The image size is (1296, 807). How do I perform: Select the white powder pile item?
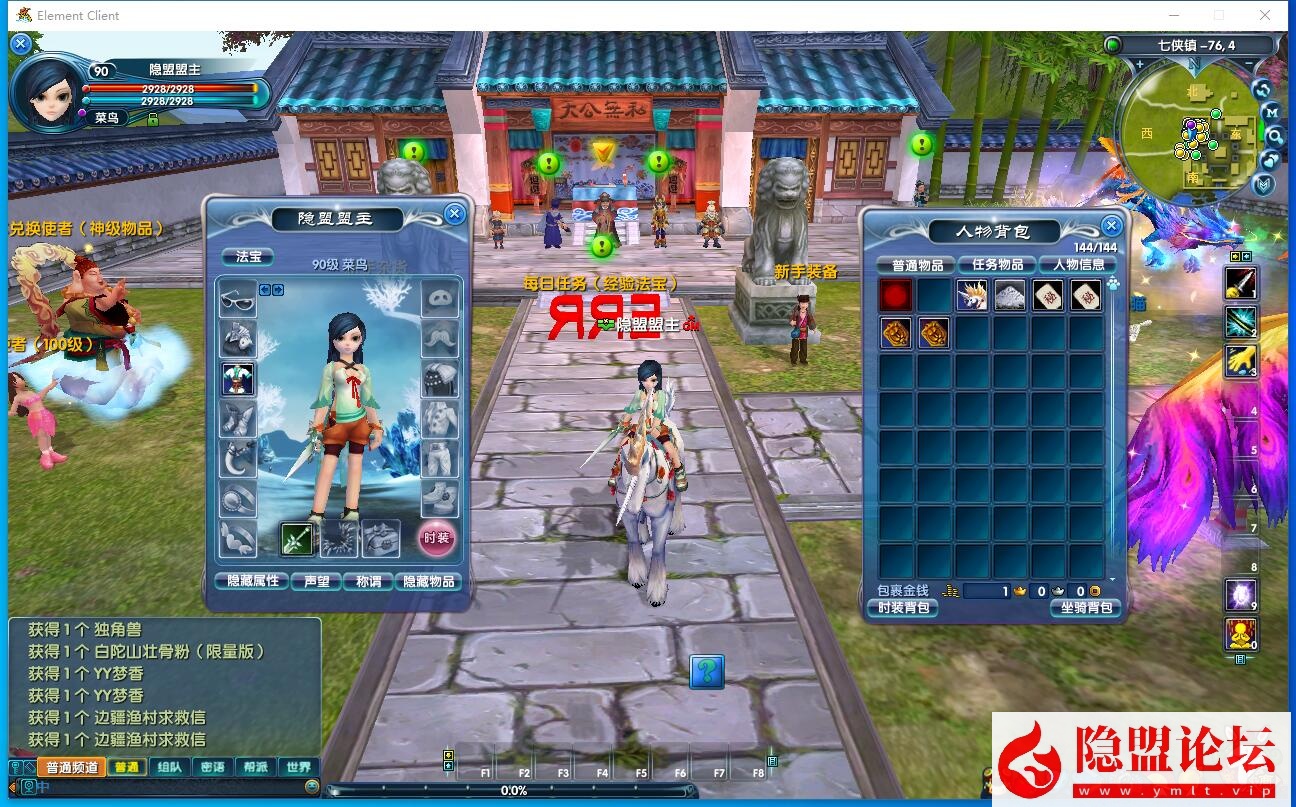(x=1010, y=295)
